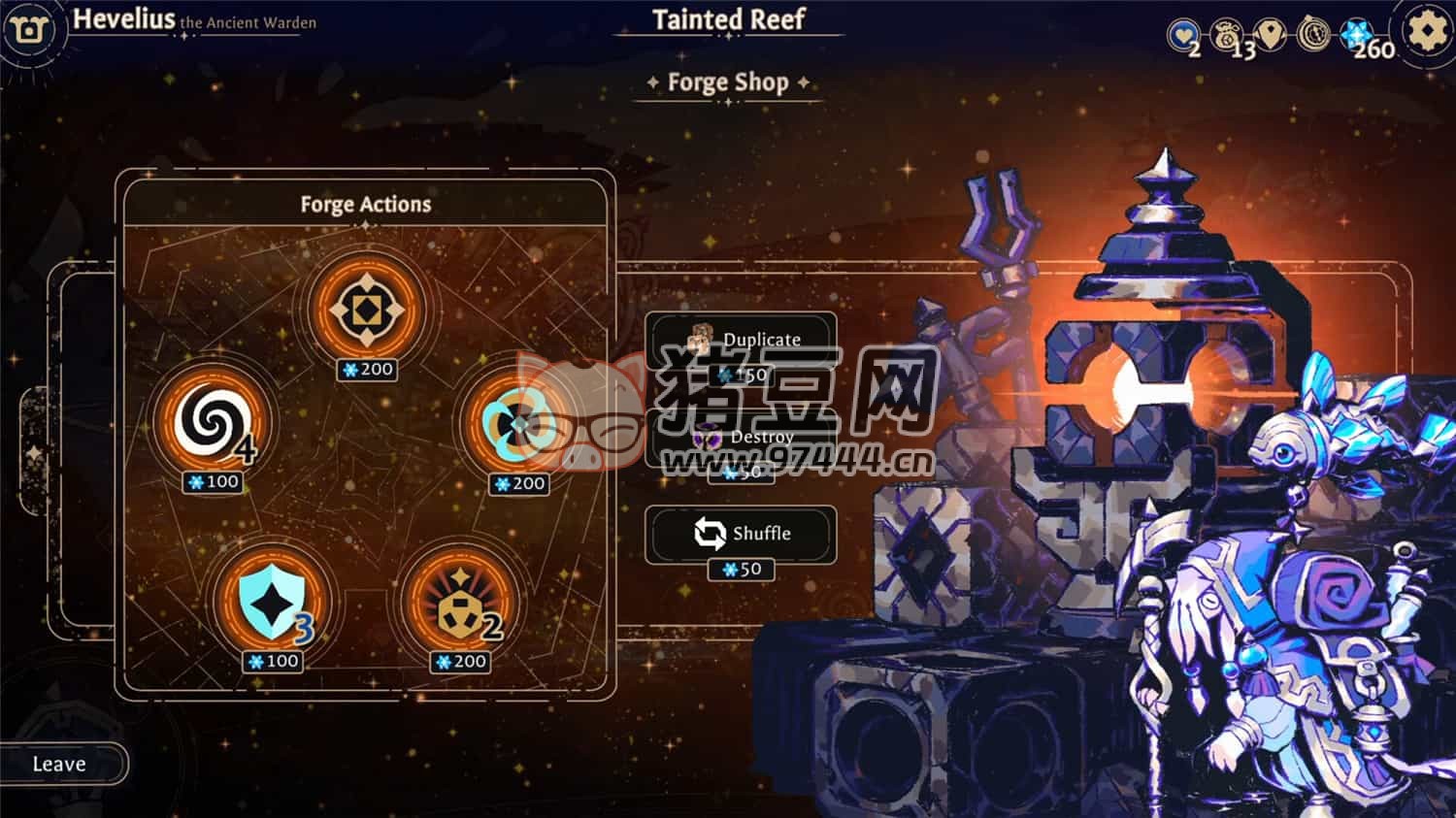Leave the Forge Shop
Image resolution: width=1456 pixels, height=818 pixels.
[60, 764]
